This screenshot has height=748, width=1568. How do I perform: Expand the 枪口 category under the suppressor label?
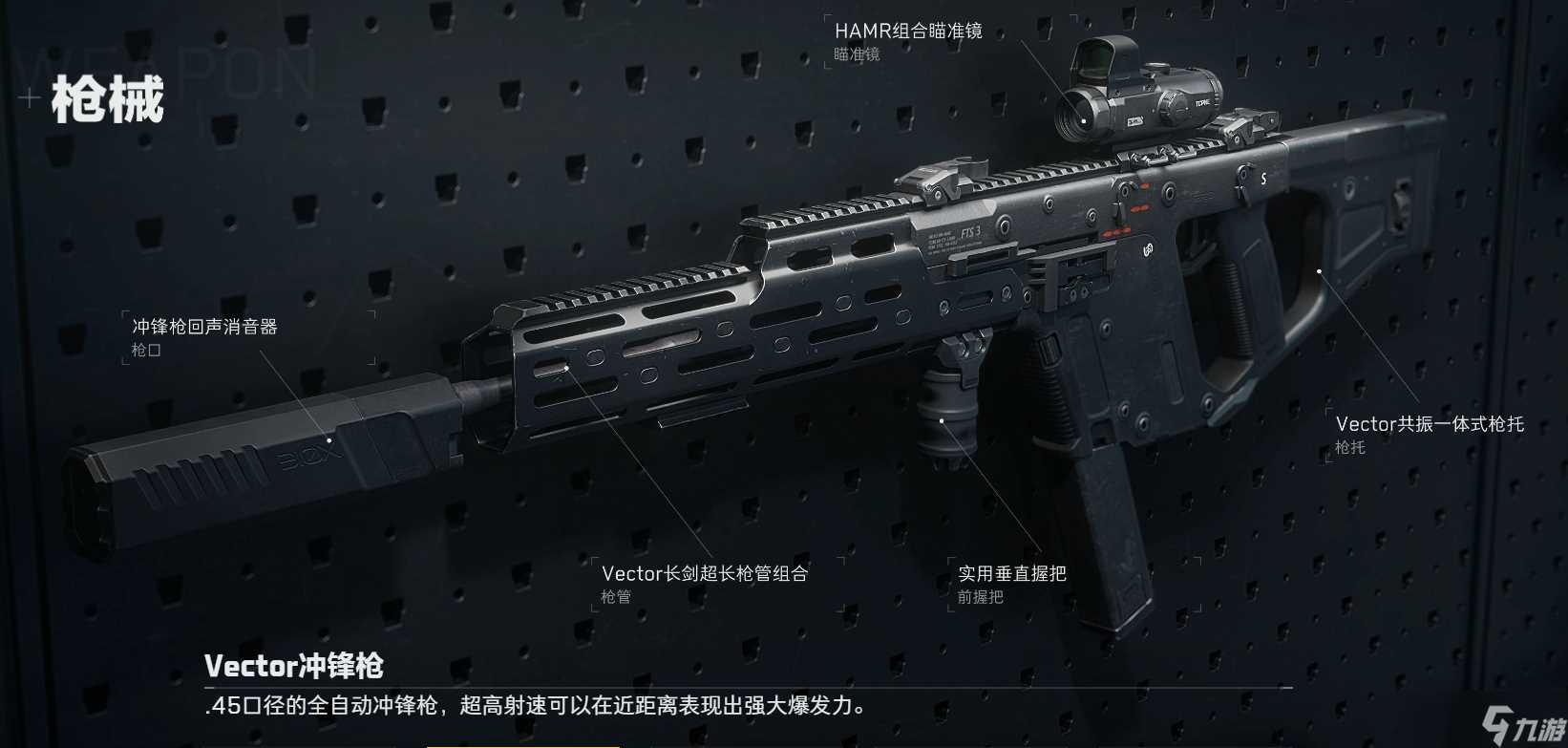click(x=148, y=350)
